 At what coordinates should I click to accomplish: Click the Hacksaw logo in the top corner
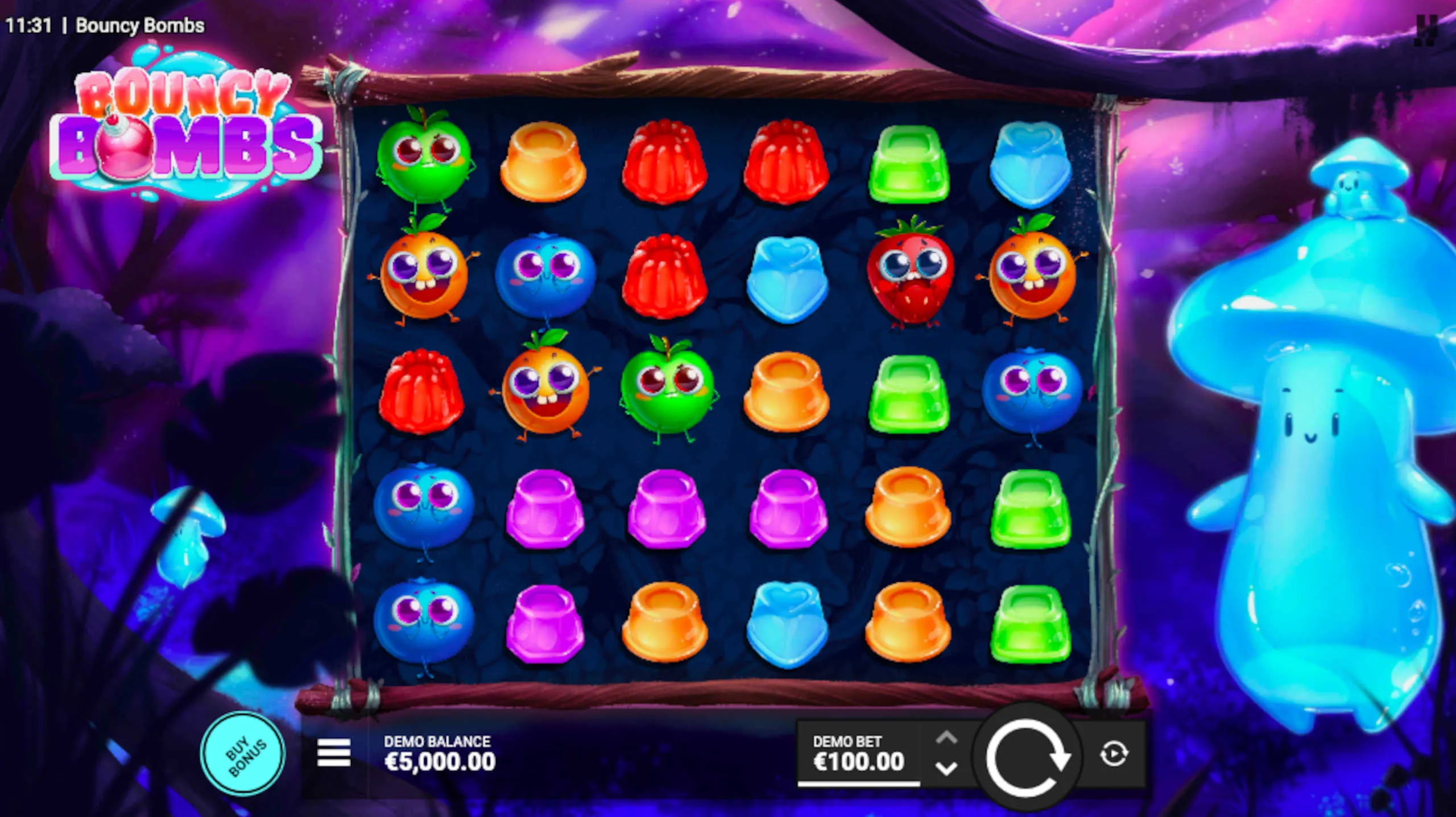click(x=1426, y=30)
